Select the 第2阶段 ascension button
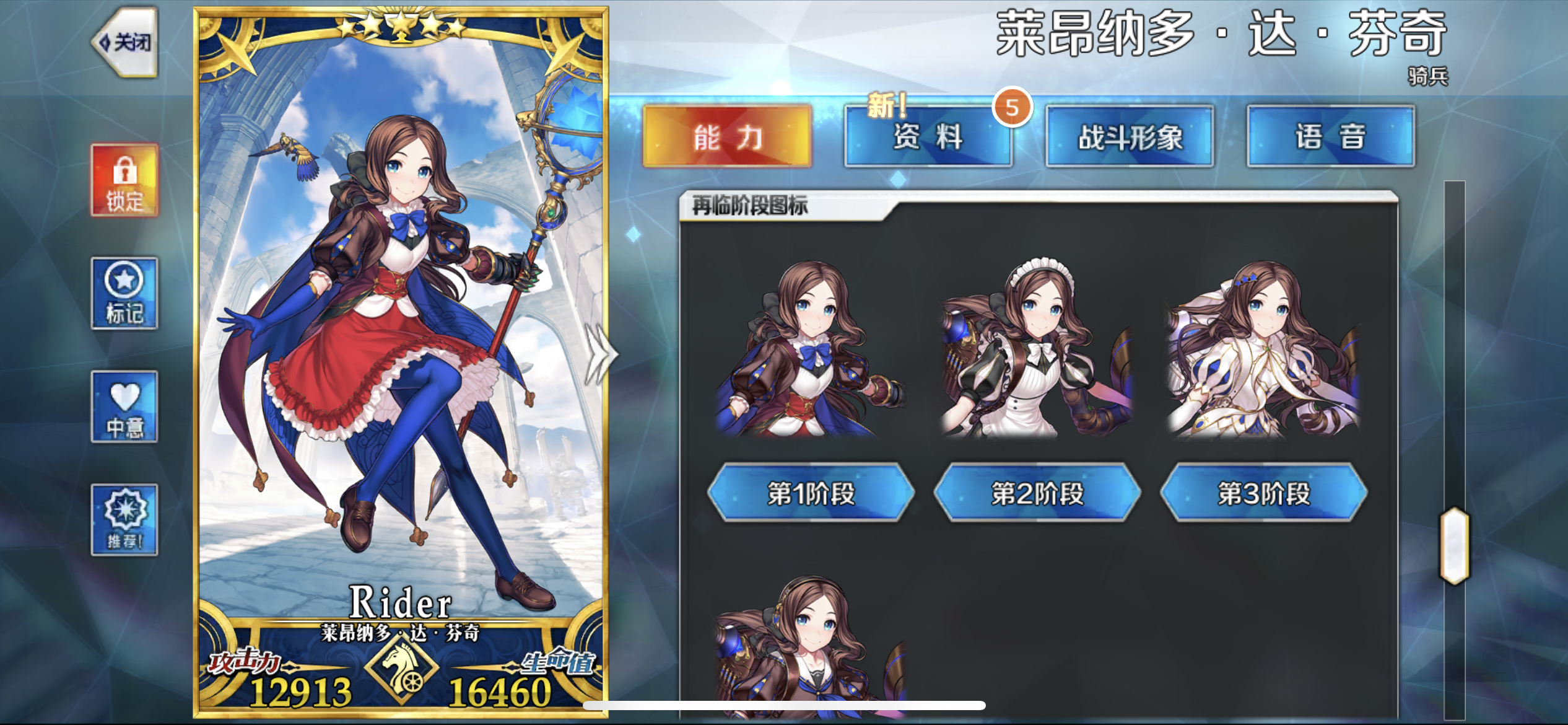The width and height of the screenshot is (1568, 725). (x=1037, y=493)
